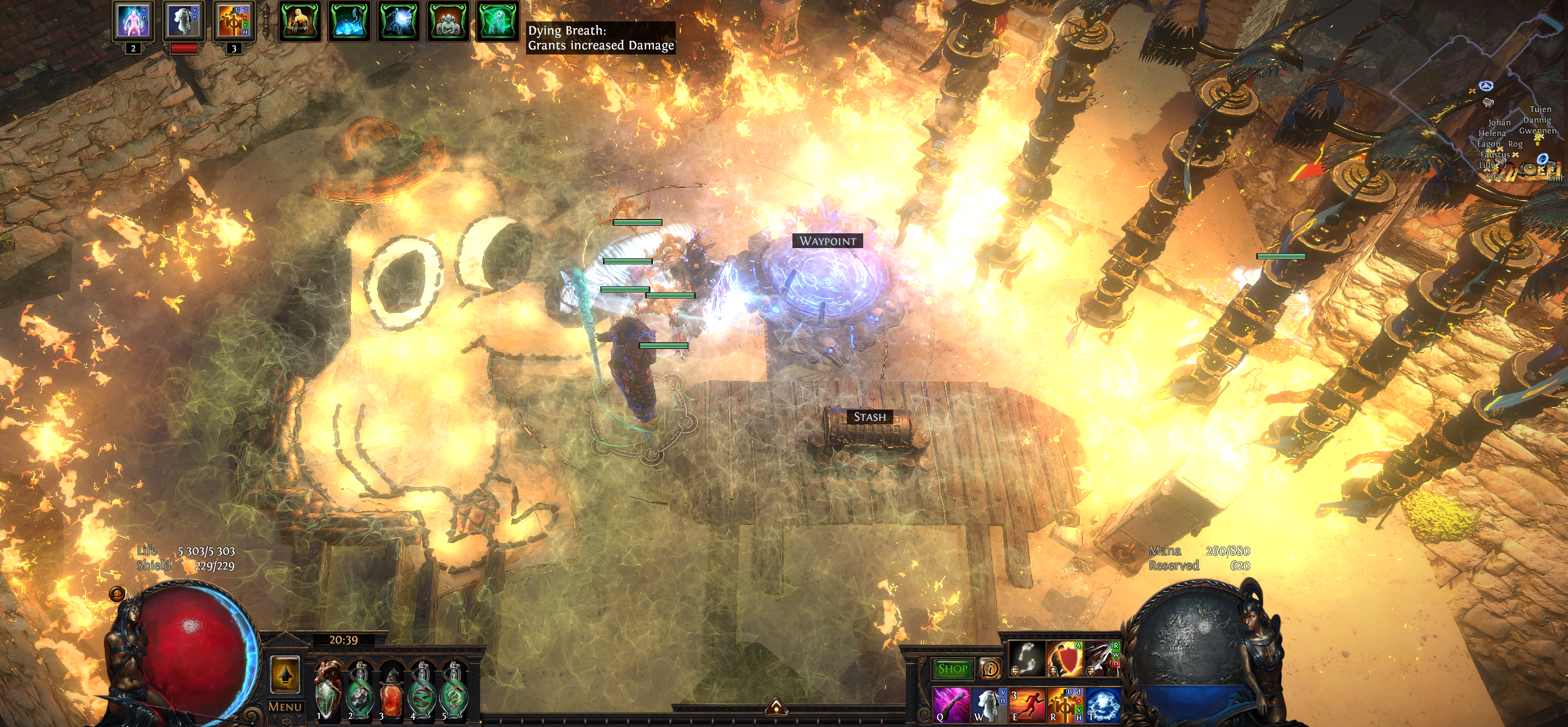This screenshot has height=727, width=1568.
Task: Use the green banded flask in slot 4
Action: 422,692
